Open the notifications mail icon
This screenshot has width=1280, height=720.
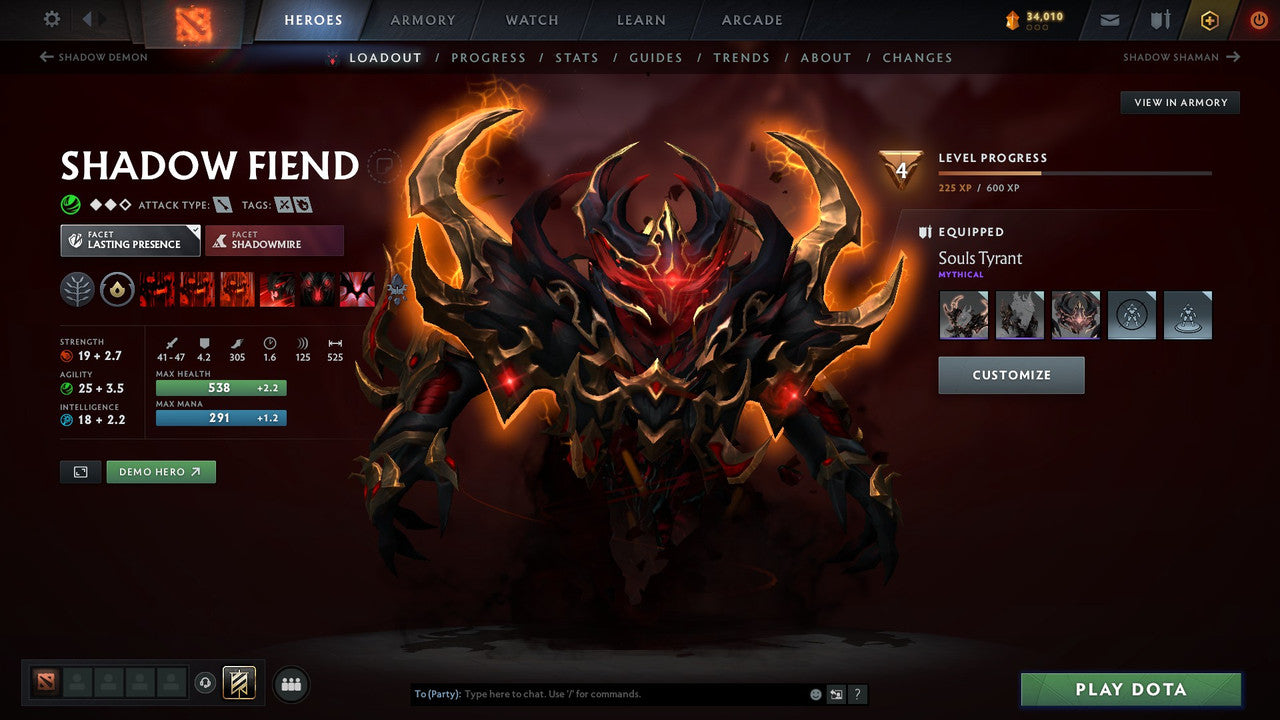[x=1109, y=19]
